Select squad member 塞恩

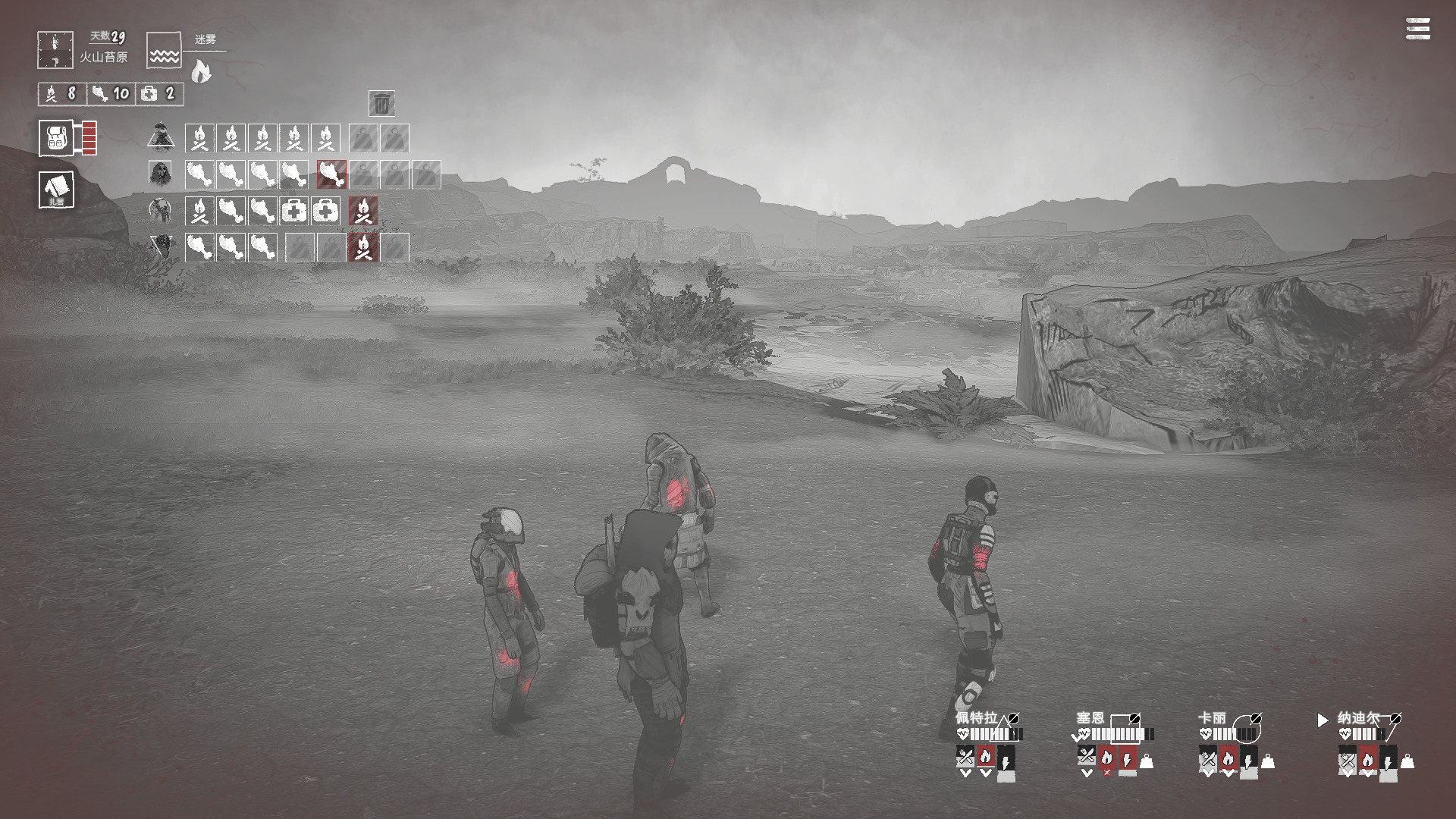click(x=1090, y=717)
